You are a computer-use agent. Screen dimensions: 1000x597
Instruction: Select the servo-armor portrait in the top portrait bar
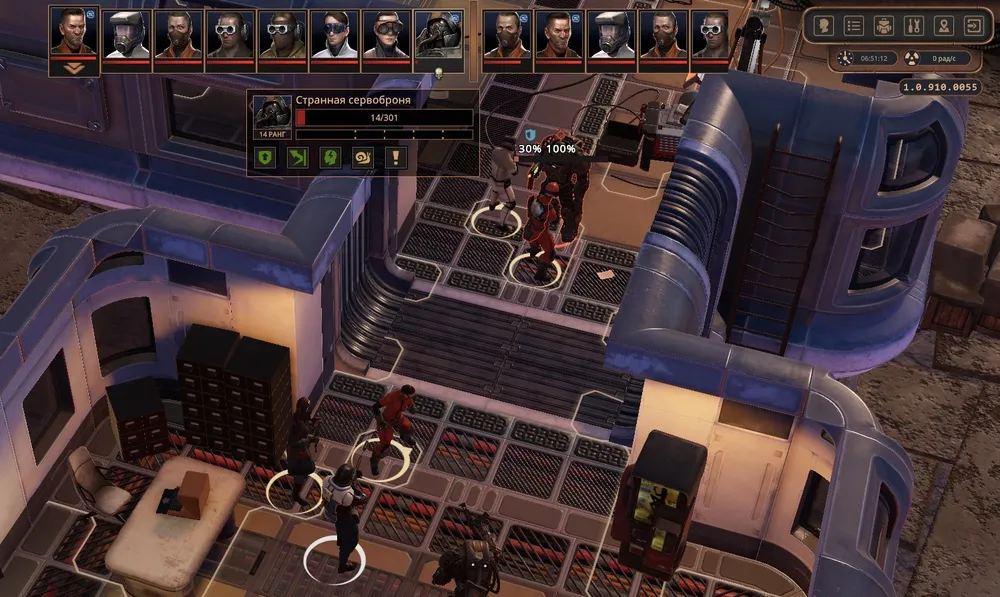tap(439, 35)
